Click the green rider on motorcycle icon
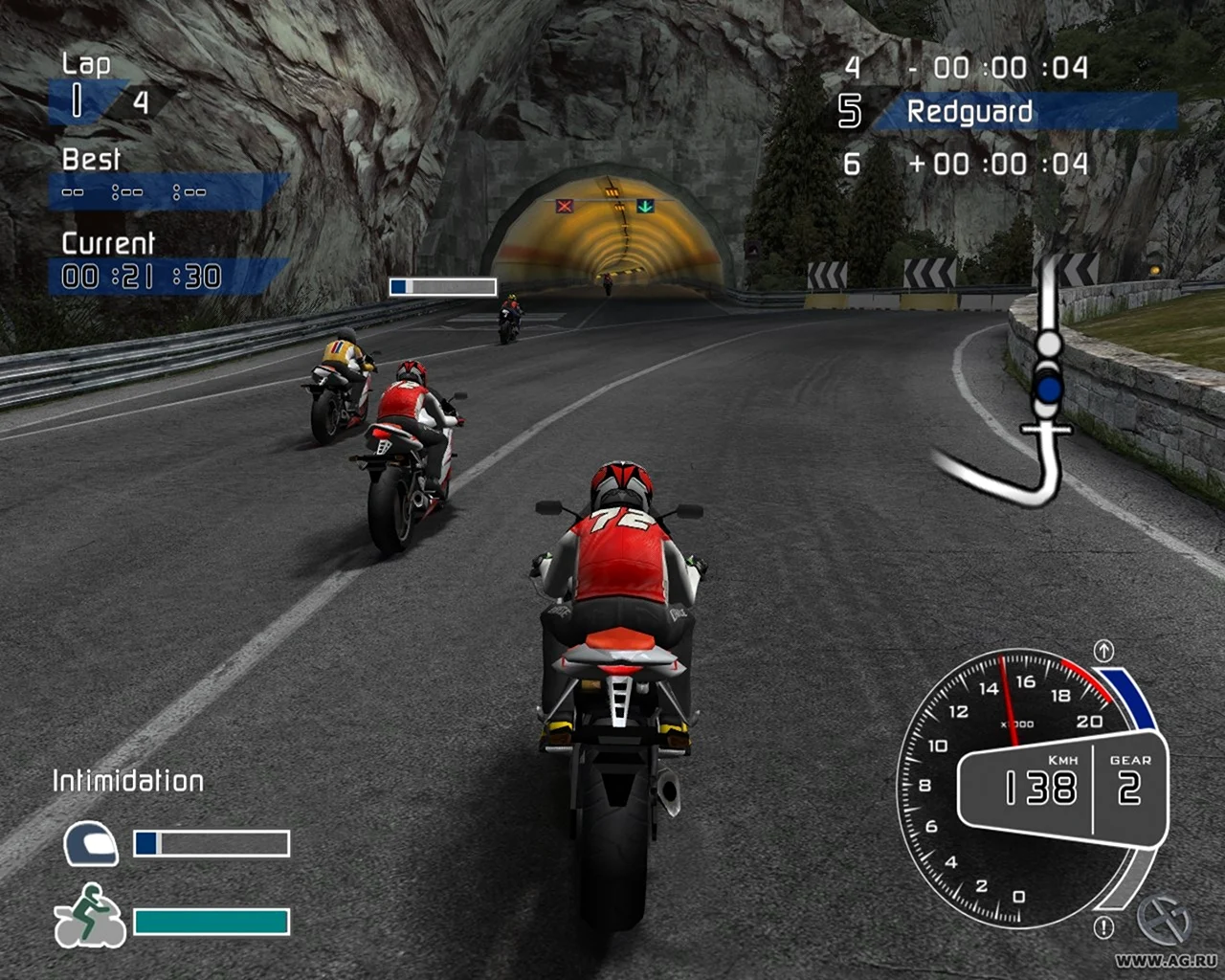This screenshot has width=1225, height=980. pos(89,917)
